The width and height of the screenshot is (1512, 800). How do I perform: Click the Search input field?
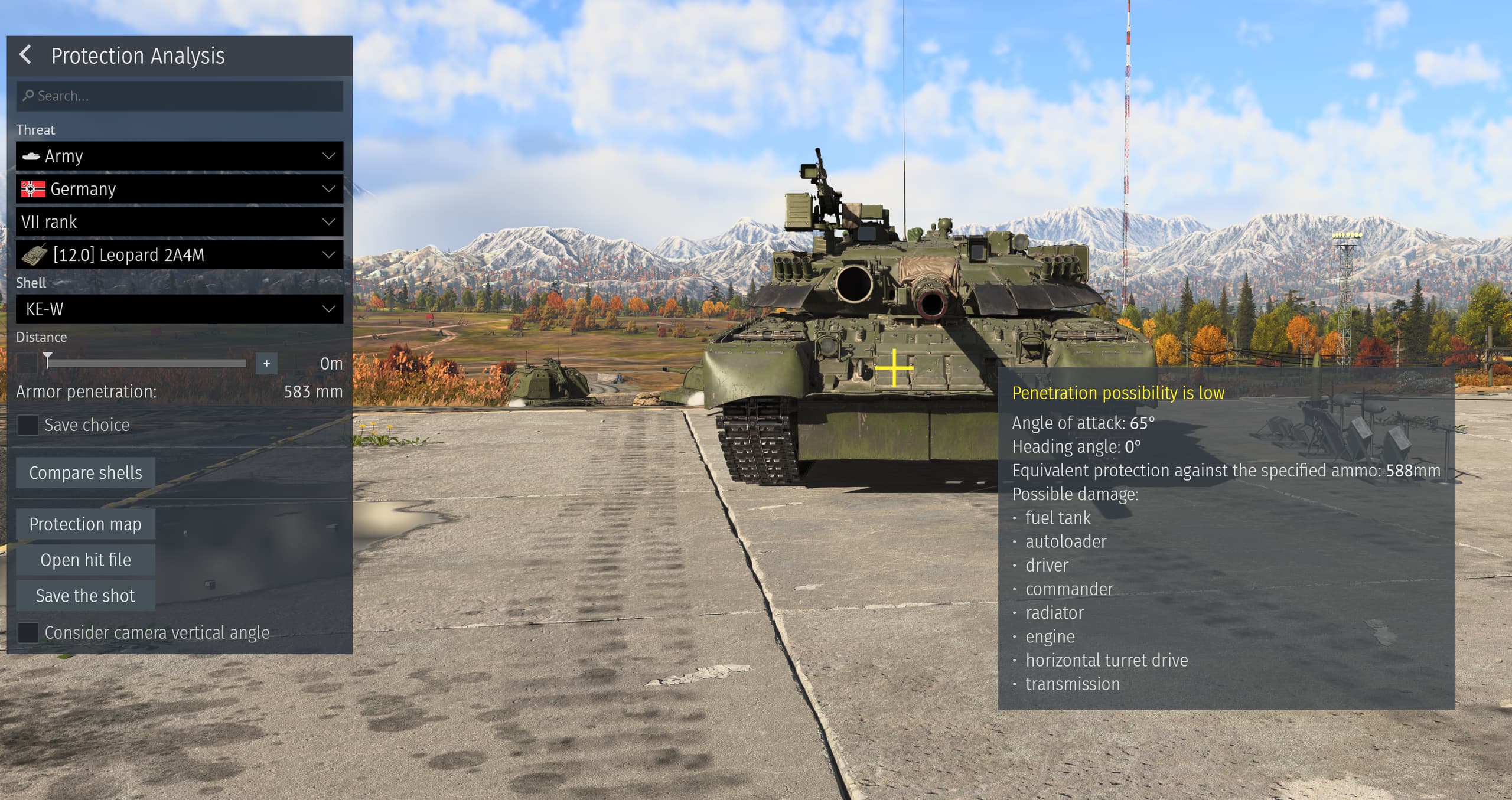(180, 96)
